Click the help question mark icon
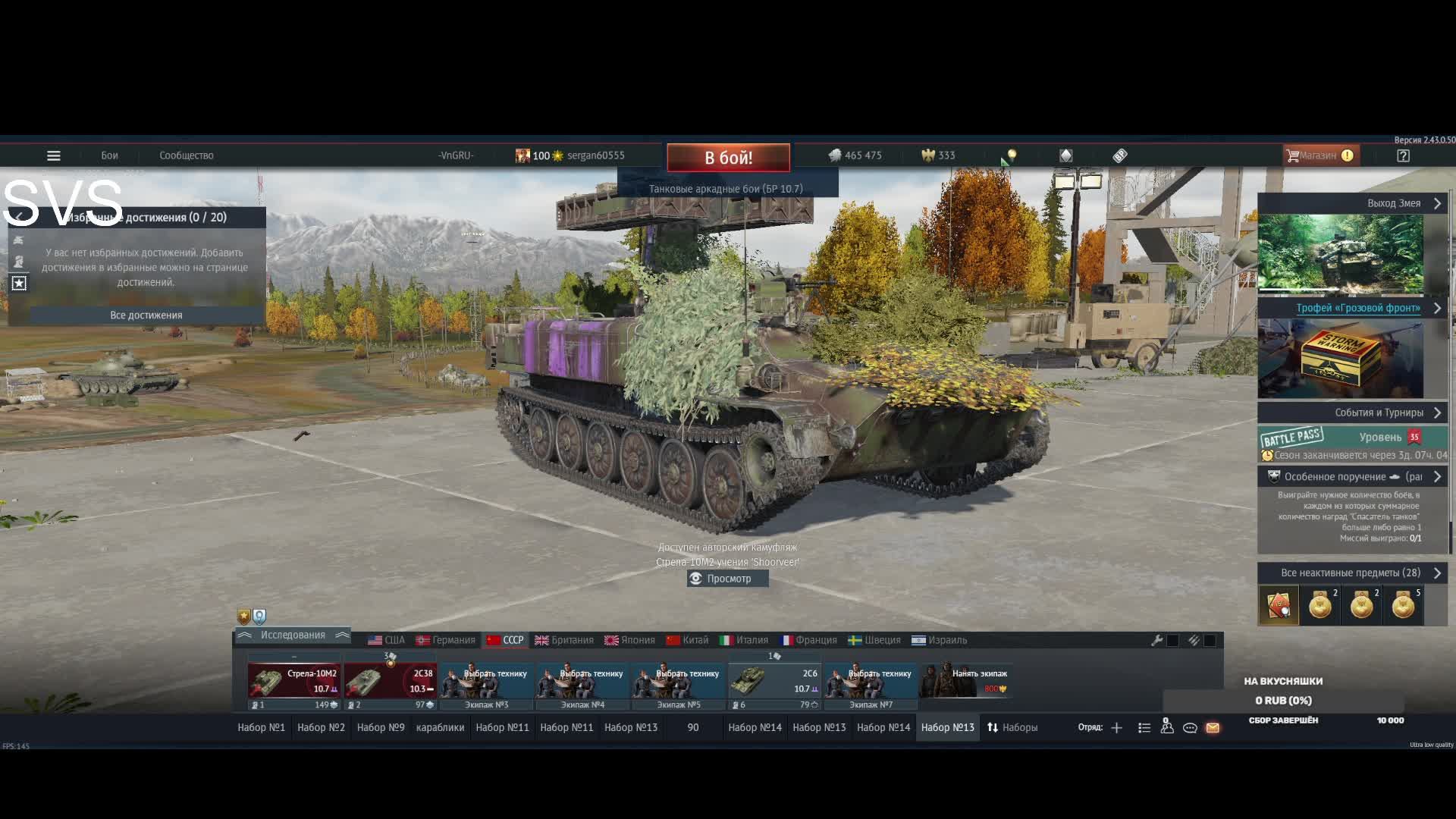Viewport: 1456px width, 819px height. click(x=1403, y=155)
